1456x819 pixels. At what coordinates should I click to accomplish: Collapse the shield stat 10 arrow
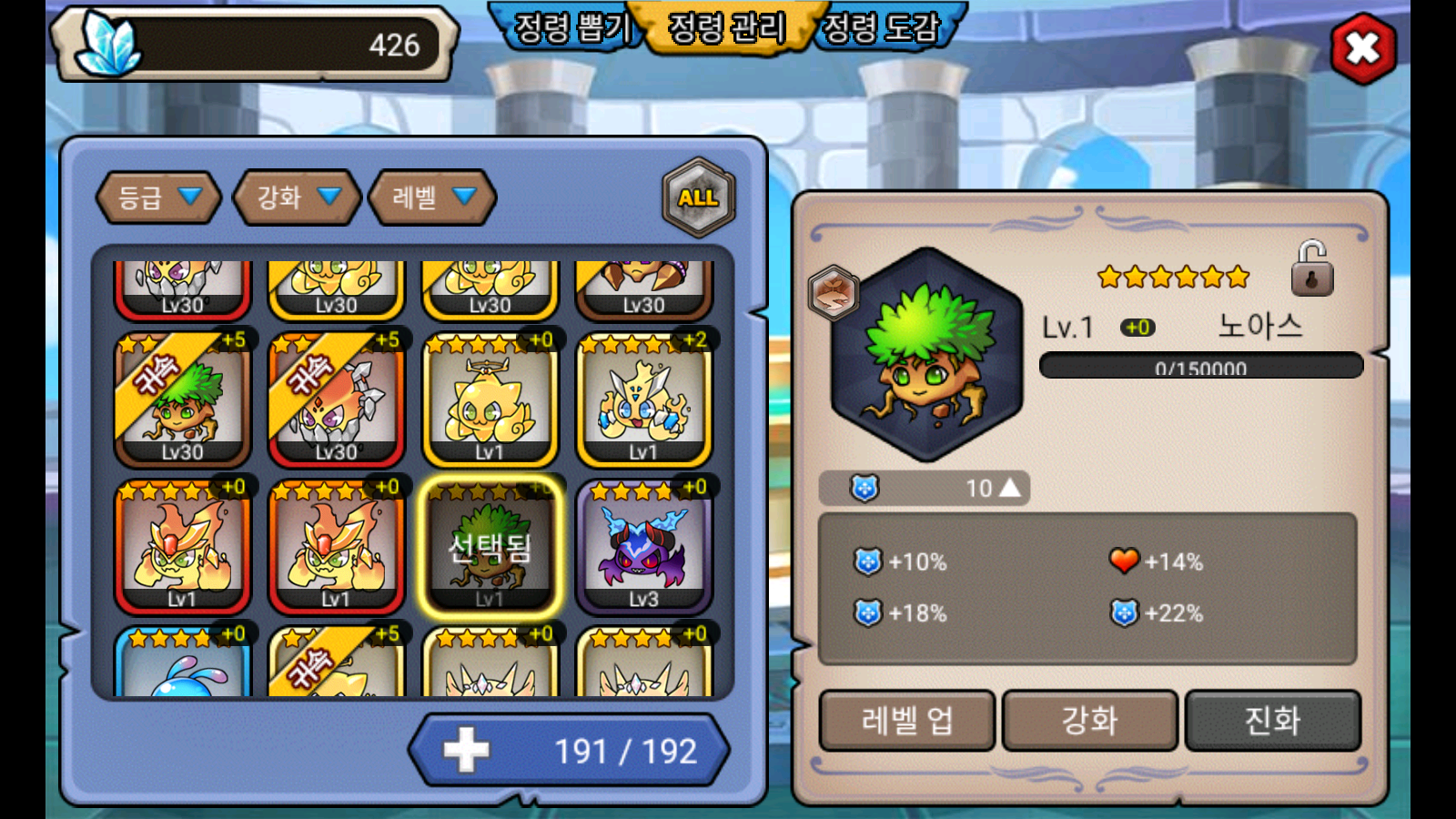(x=1010, y=489)
